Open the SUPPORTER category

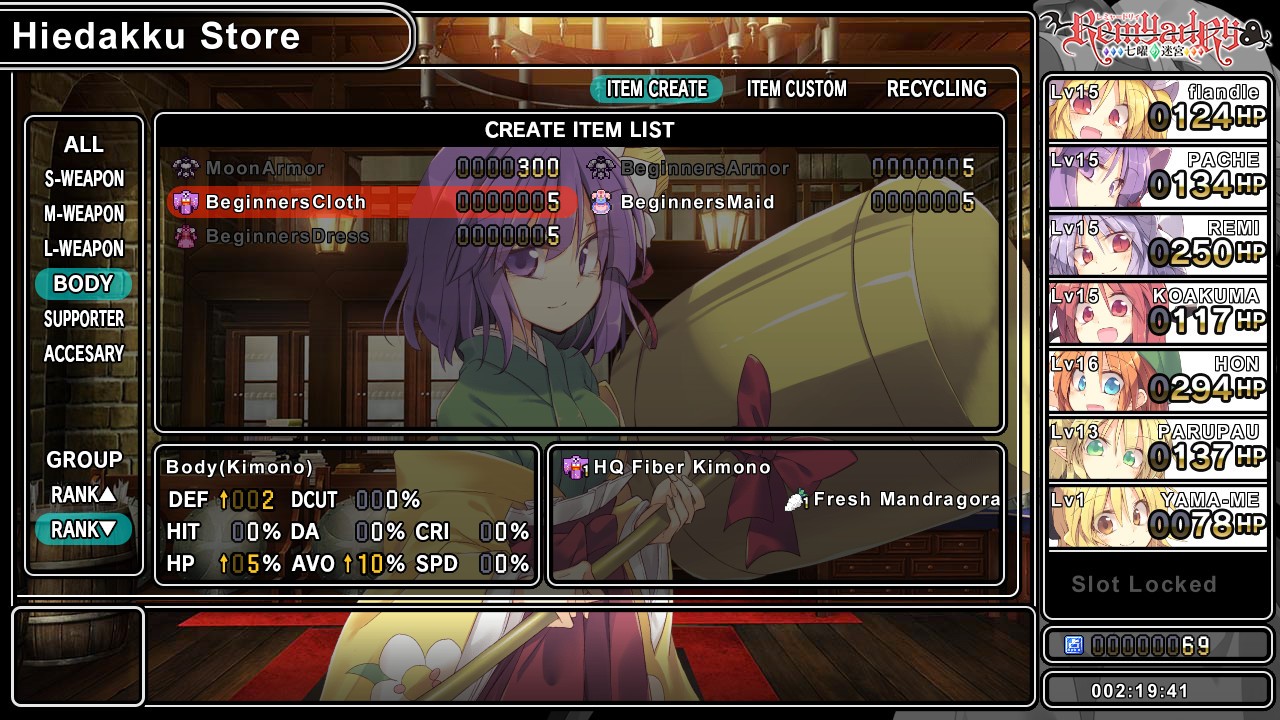(x=84, y=319)
